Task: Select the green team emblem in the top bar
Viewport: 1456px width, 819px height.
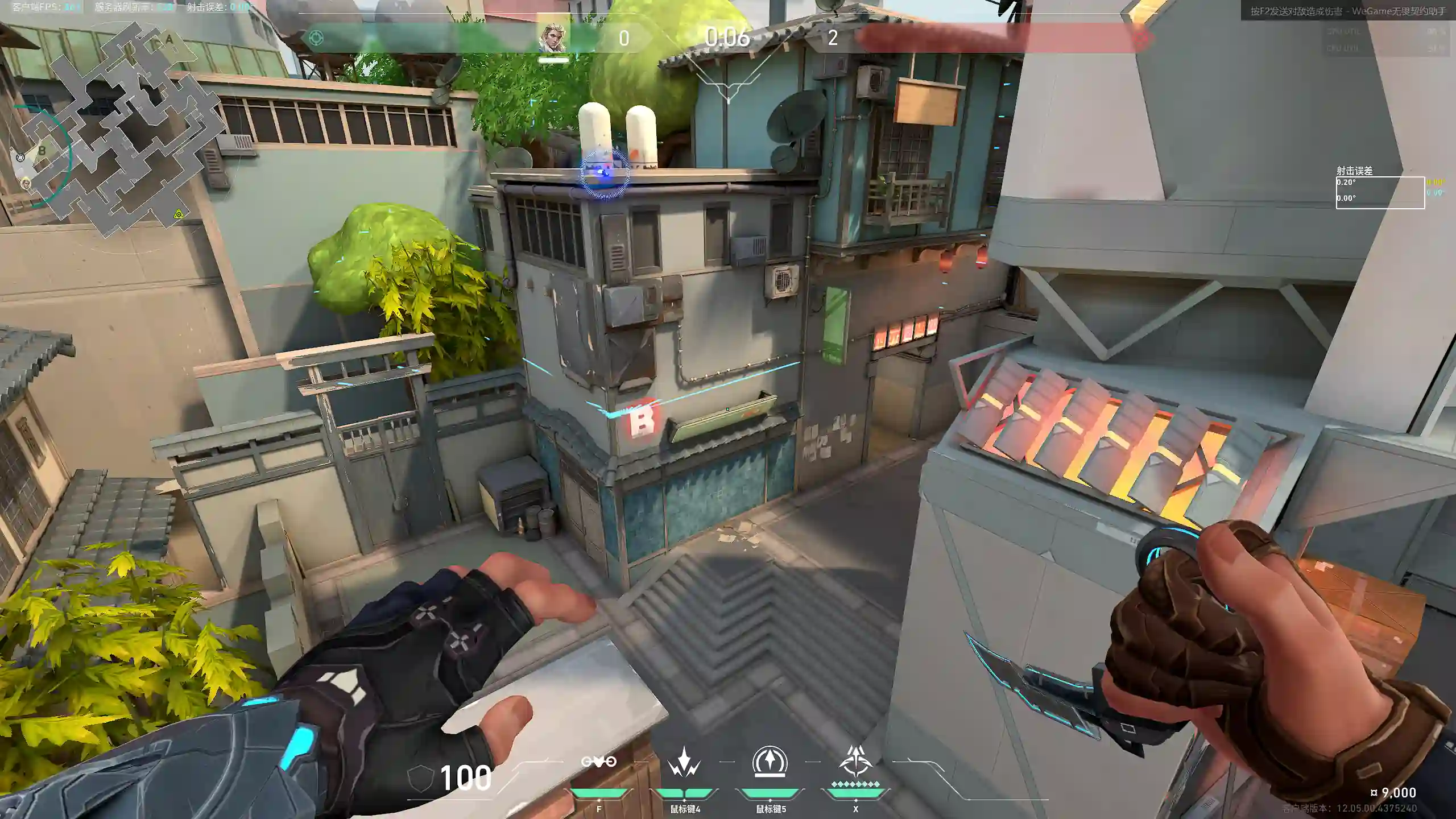Action: (x=316, y=38)
